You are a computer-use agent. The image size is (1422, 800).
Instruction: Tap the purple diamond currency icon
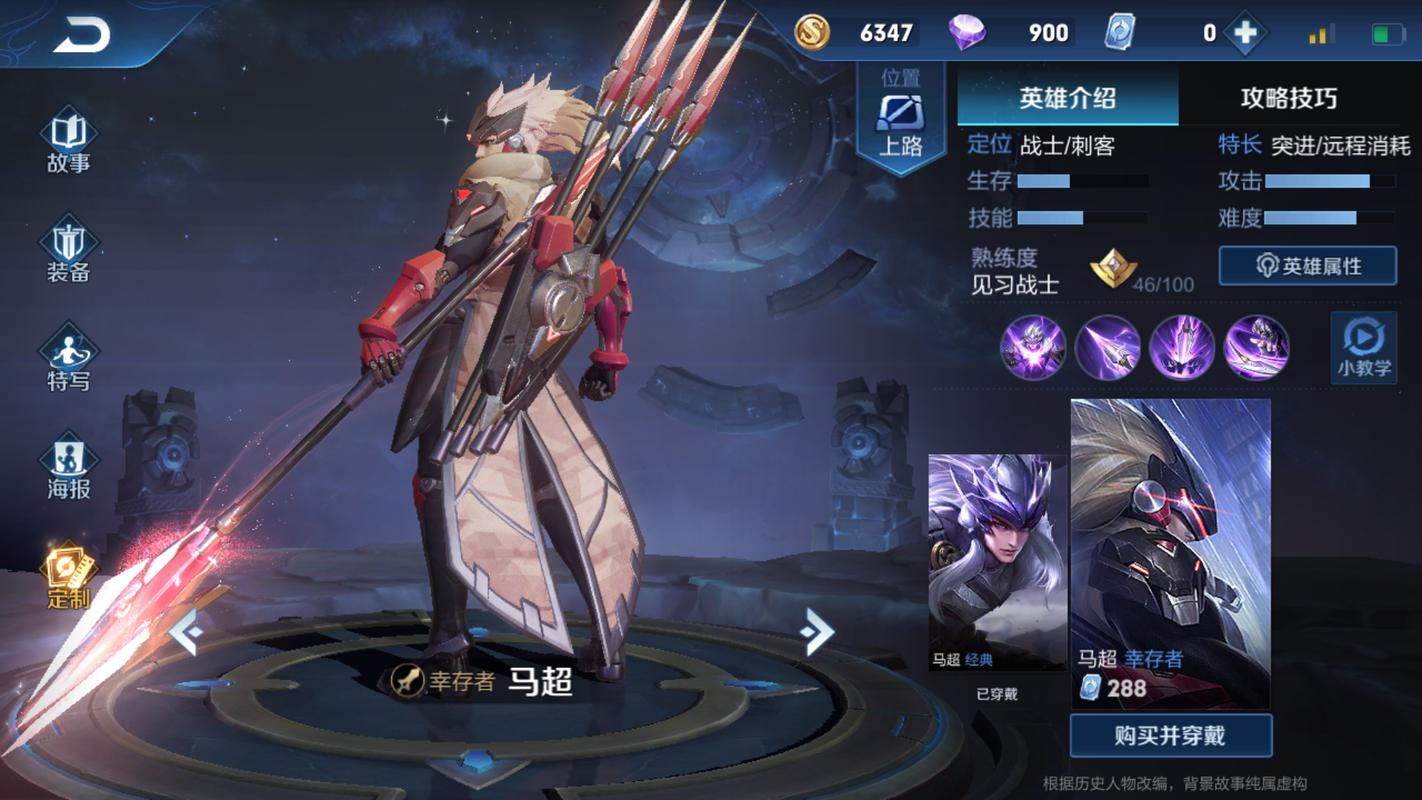point(966,33)
